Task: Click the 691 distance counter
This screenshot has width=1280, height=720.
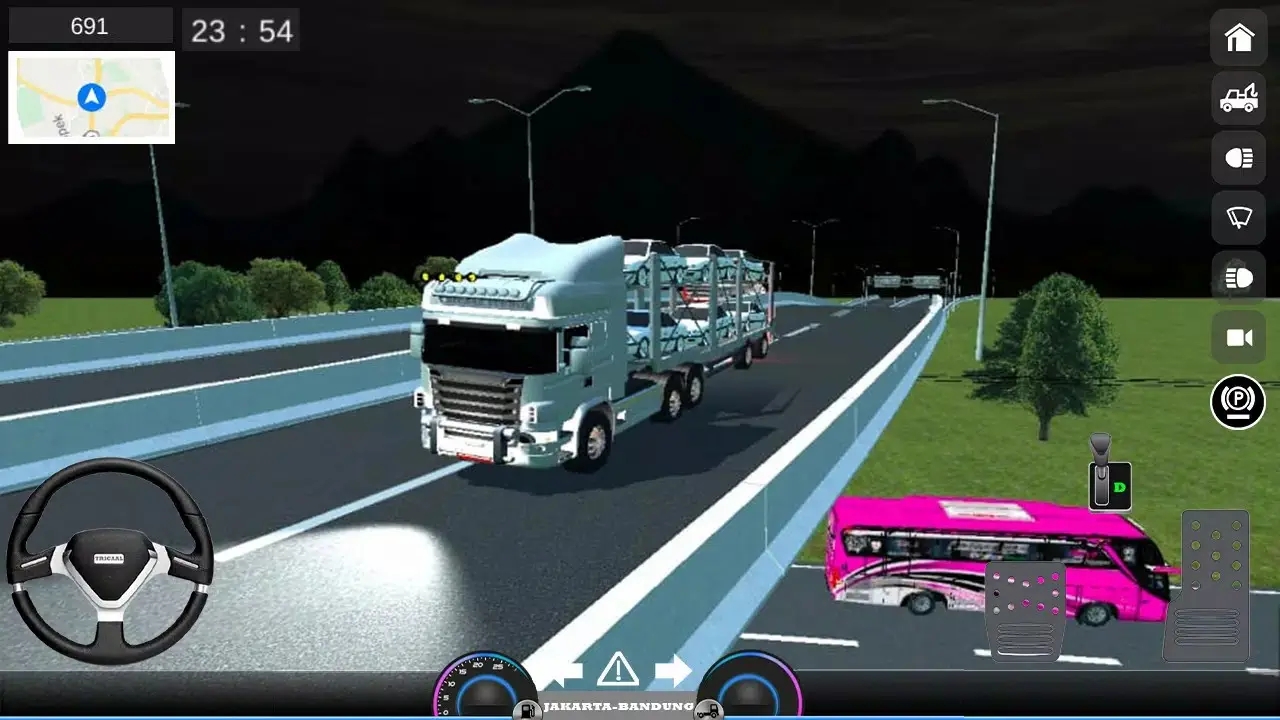Action: click(89, 25)
